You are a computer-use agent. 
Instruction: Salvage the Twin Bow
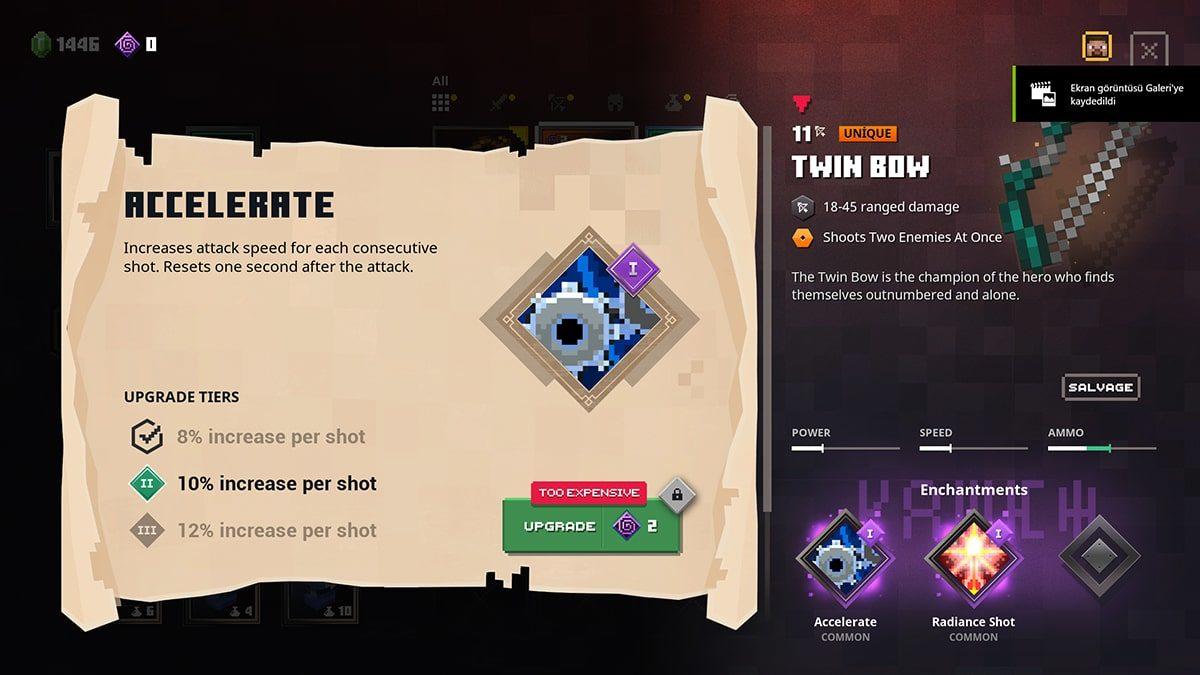click(x=1100, y=387)
